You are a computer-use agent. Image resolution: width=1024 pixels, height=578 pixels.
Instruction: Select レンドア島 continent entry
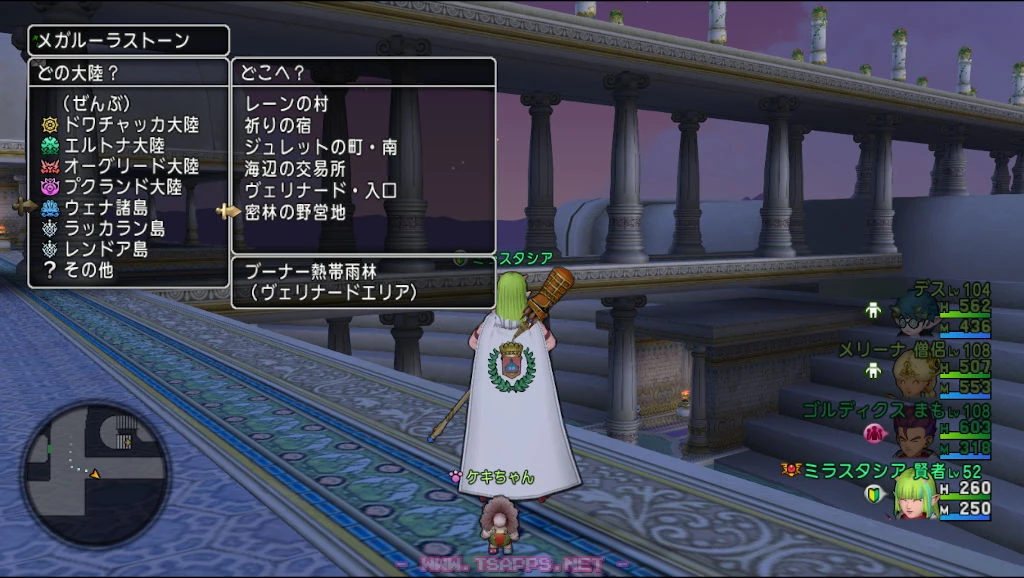coord(106,249)
